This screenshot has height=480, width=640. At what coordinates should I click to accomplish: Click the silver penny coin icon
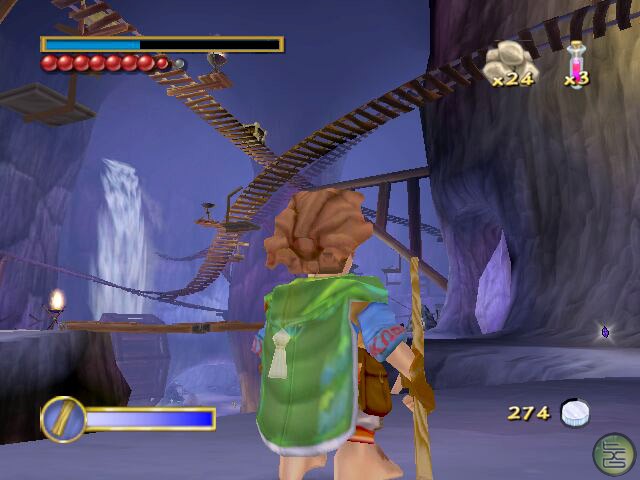click(x=574, y=412)
